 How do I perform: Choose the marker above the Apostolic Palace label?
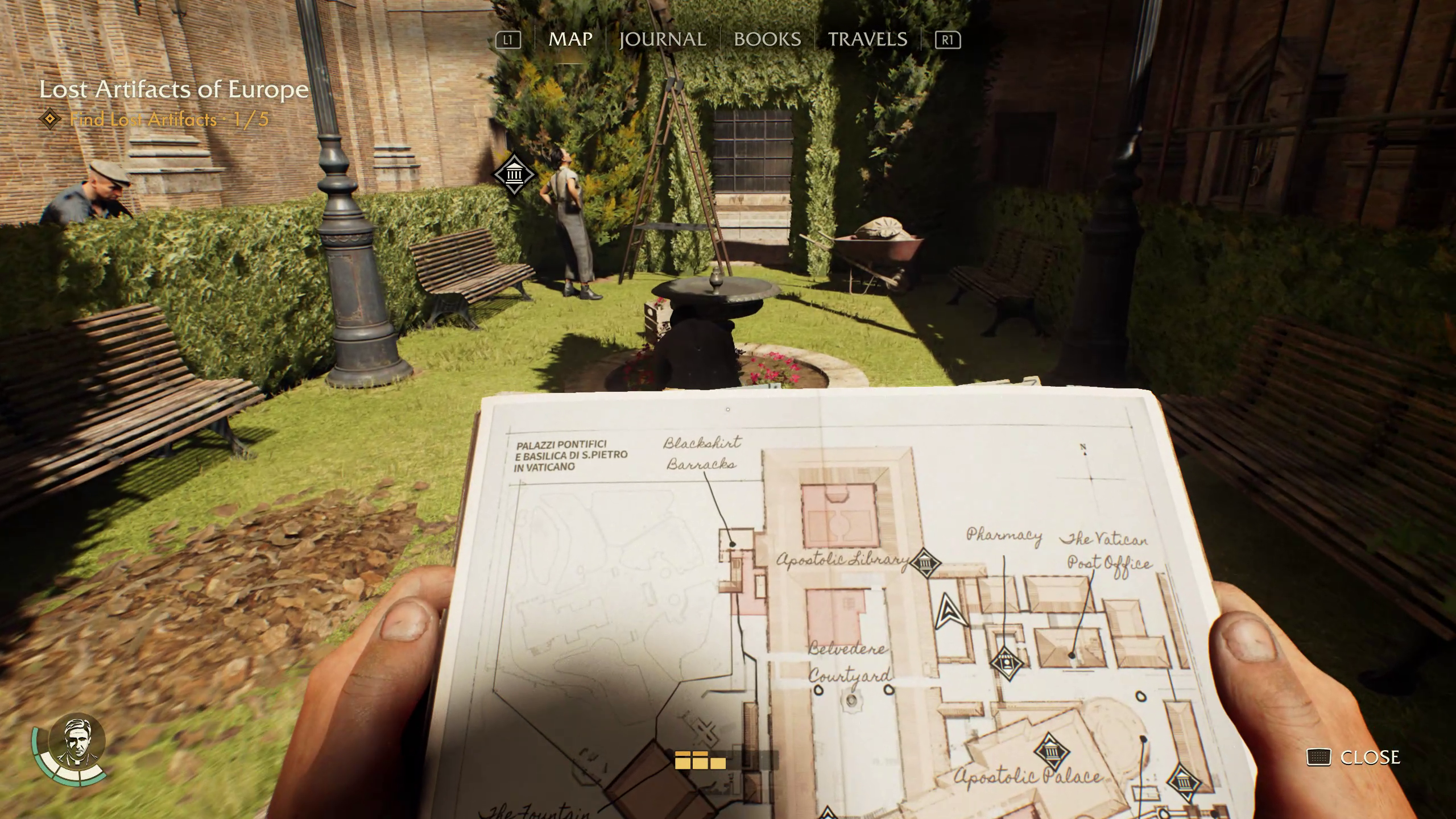[x=1051, y=752]
